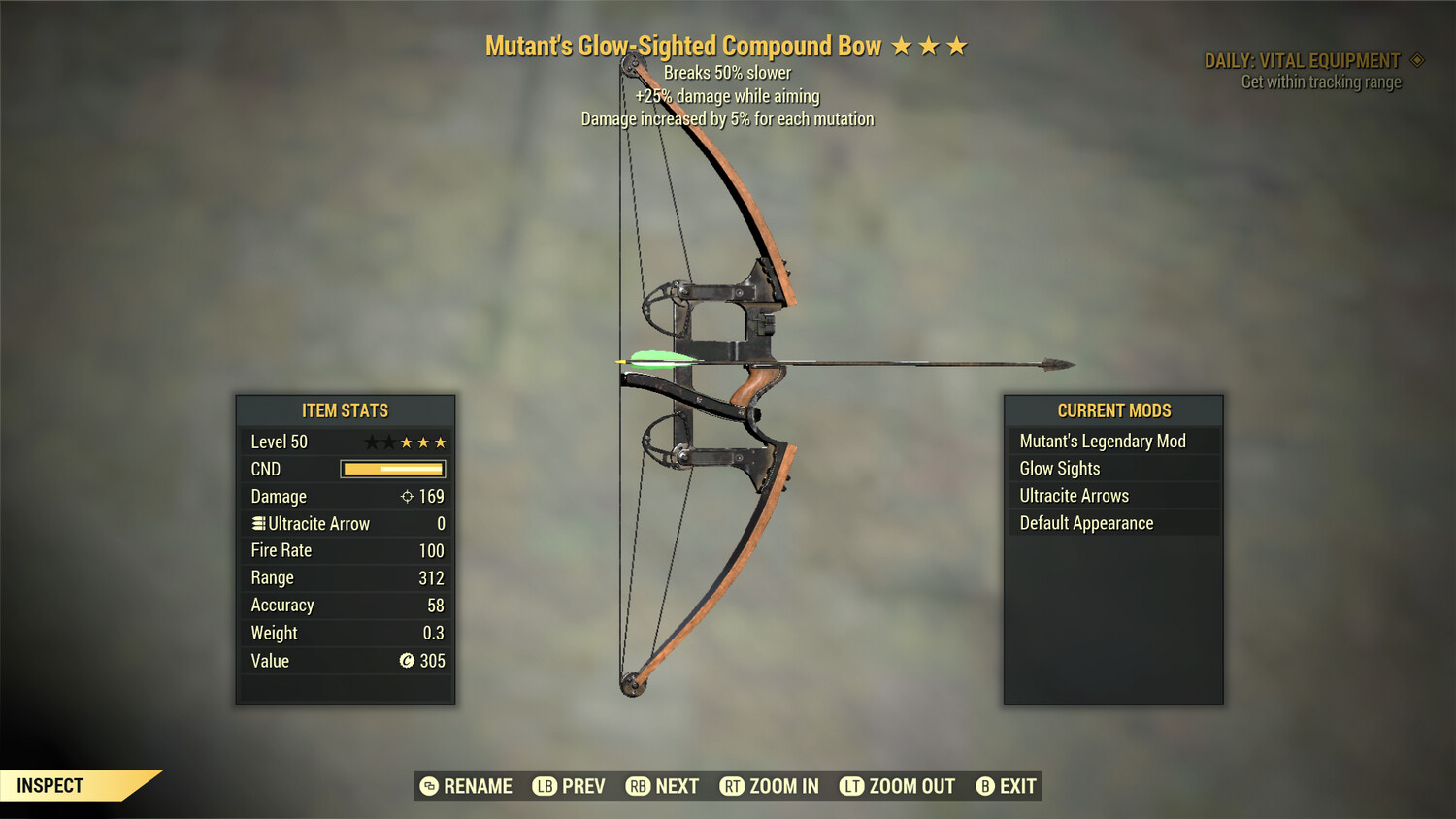
Task: Click the Ultracite Arrow ammo icon
Action: (257, 523)
